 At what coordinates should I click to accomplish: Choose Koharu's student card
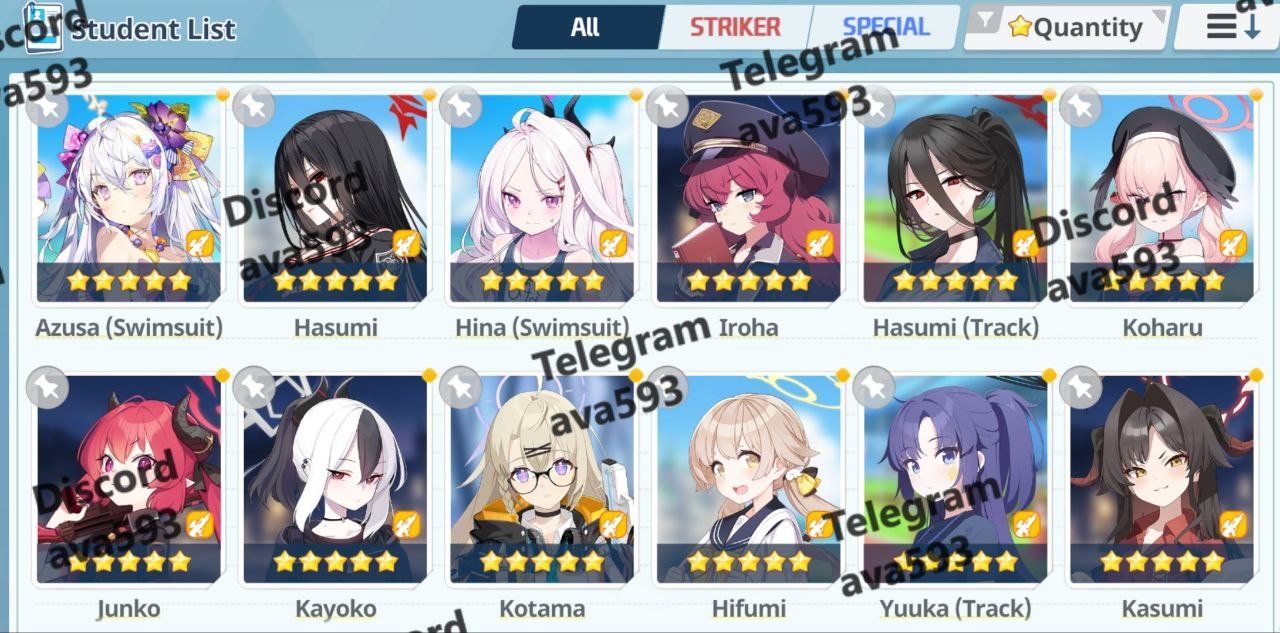pos(1162,198)
